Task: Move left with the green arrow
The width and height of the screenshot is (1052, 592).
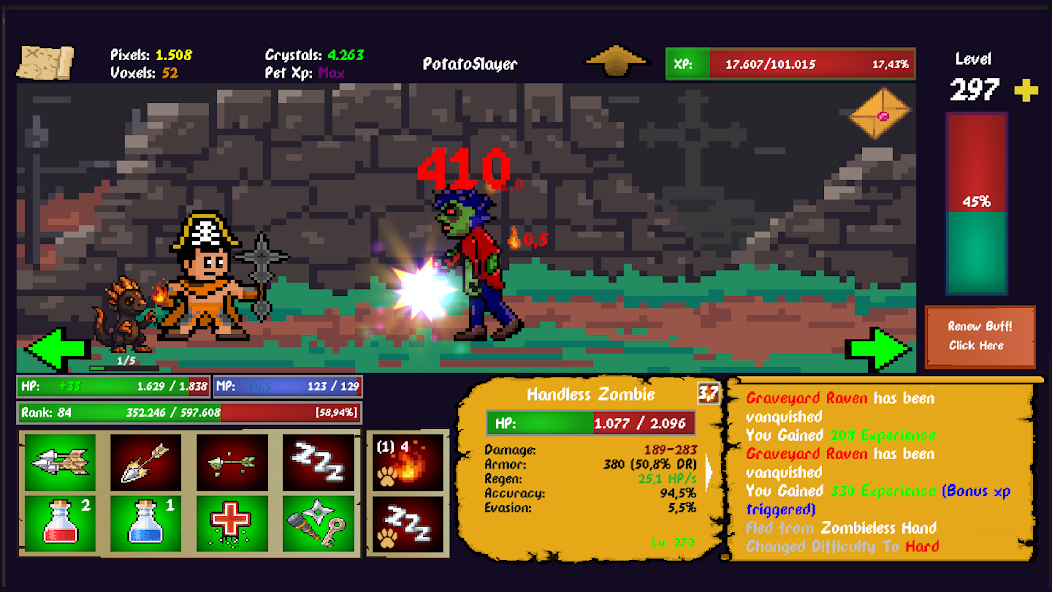Action: tap(54, 349)
